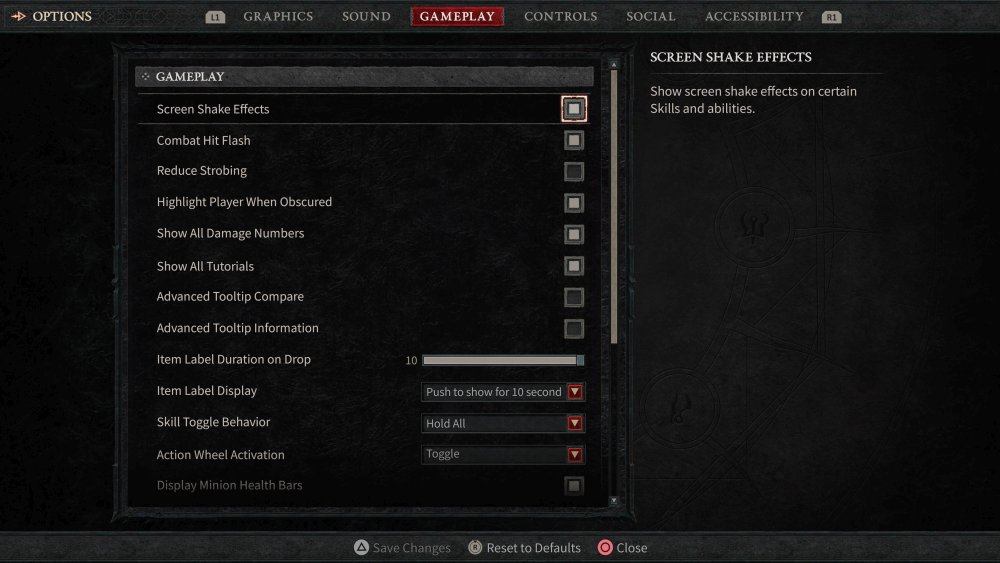Image resolution: width=1000 pixels, height=563 pixels.
Task: Adjust the Item Label Duration slider
Action: pos(502,360)
